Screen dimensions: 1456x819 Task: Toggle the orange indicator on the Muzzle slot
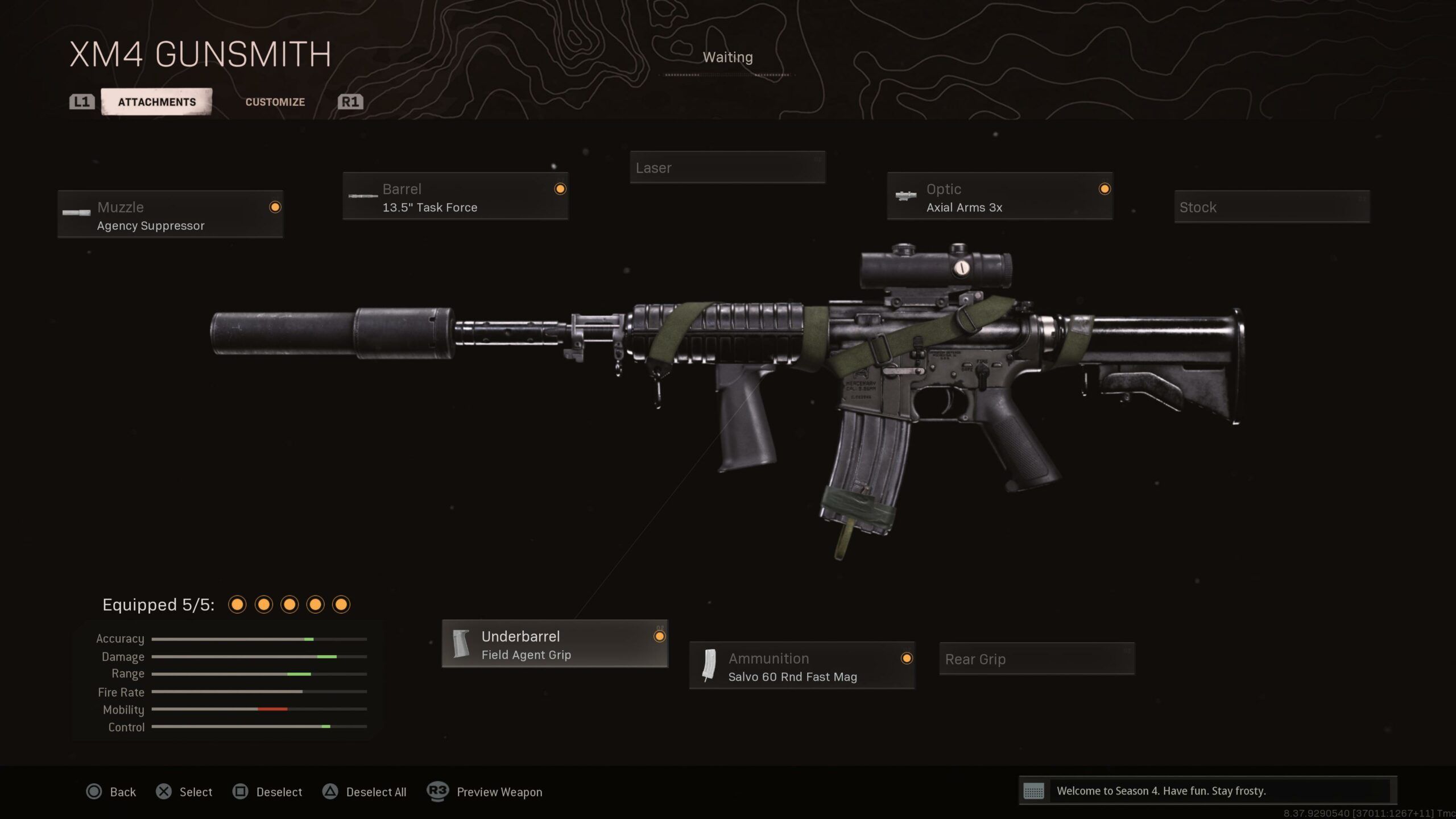pyautogui.click(x=276, y=208)
